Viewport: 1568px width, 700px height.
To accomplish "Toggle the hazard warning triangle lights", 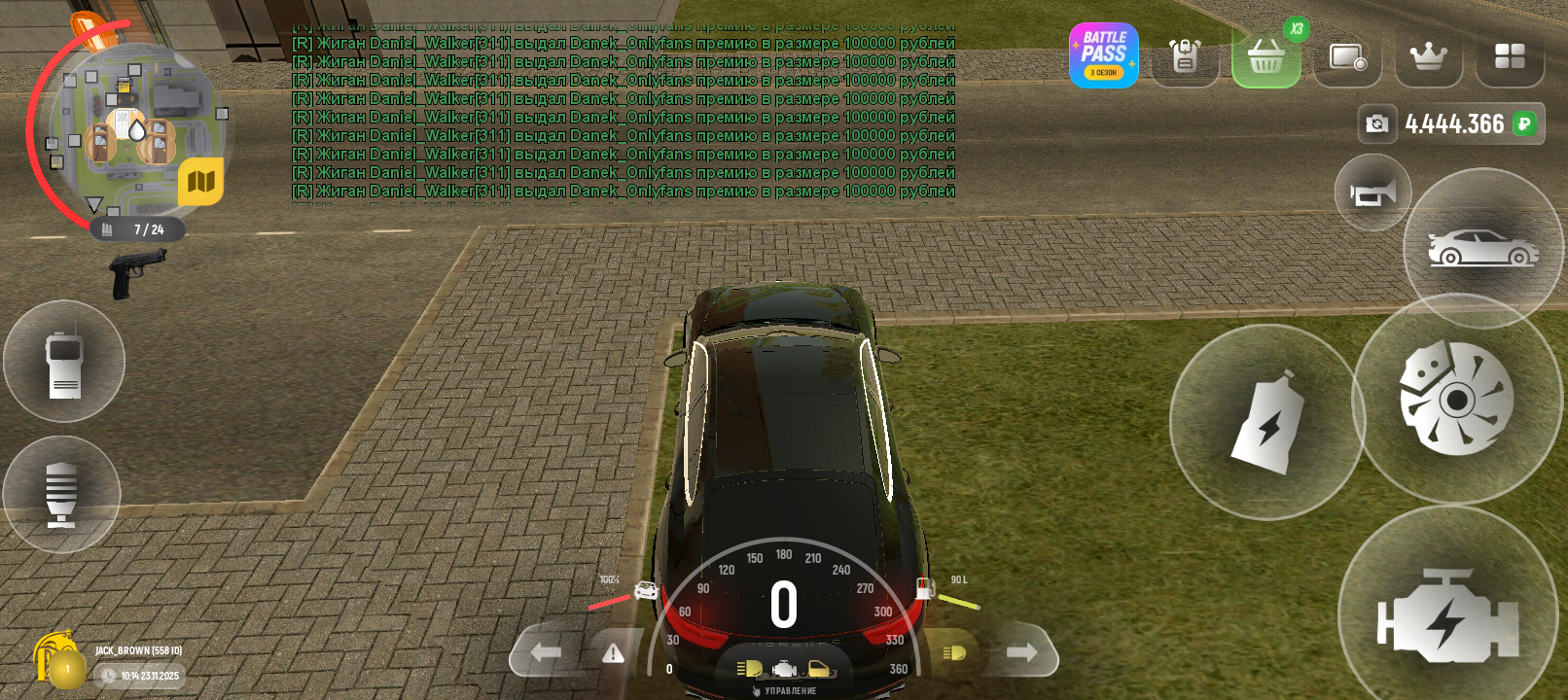I will [x=613, y=653].
